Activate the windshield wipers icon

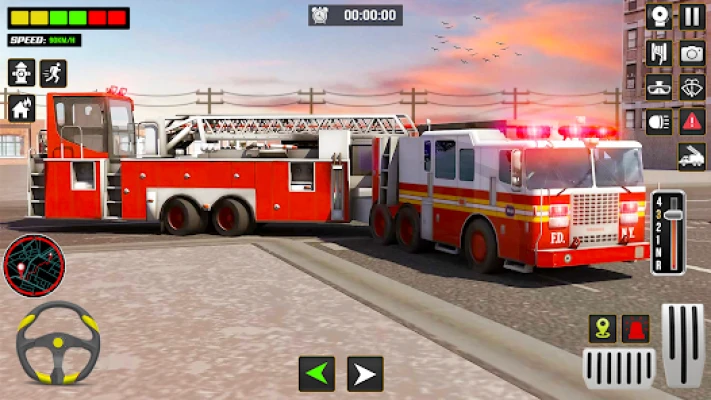(692, 86)
